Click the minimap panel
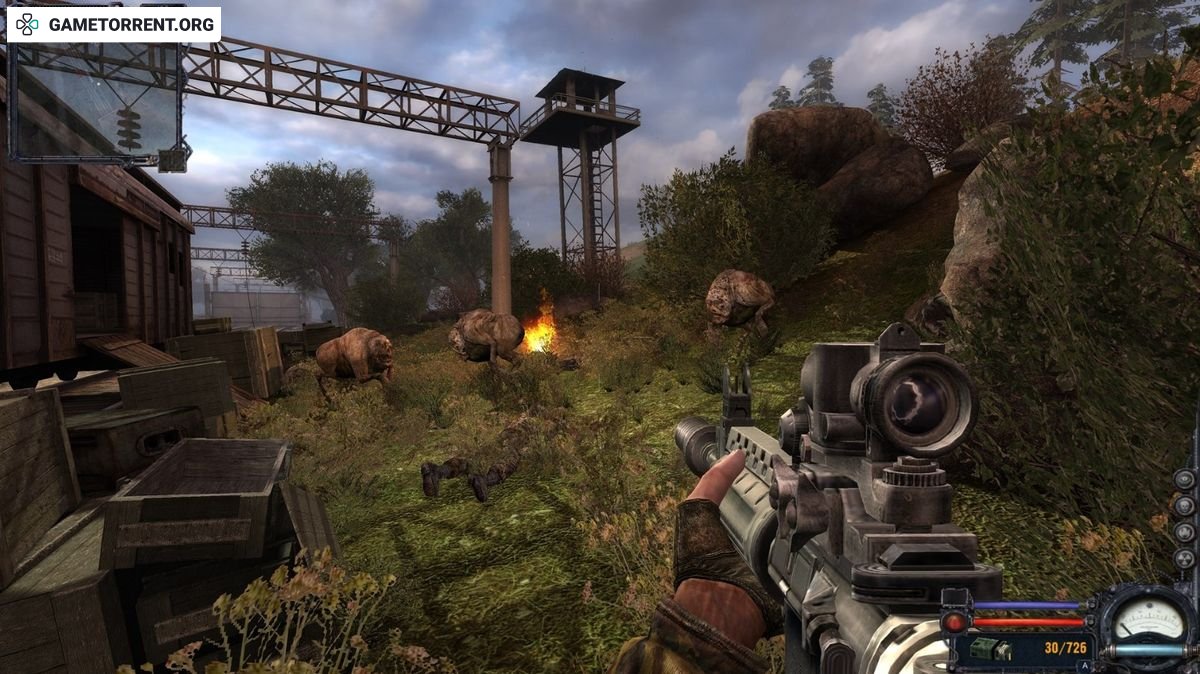Image resolution: width=1200 pixels, height=674 pixels. point(96,100)
